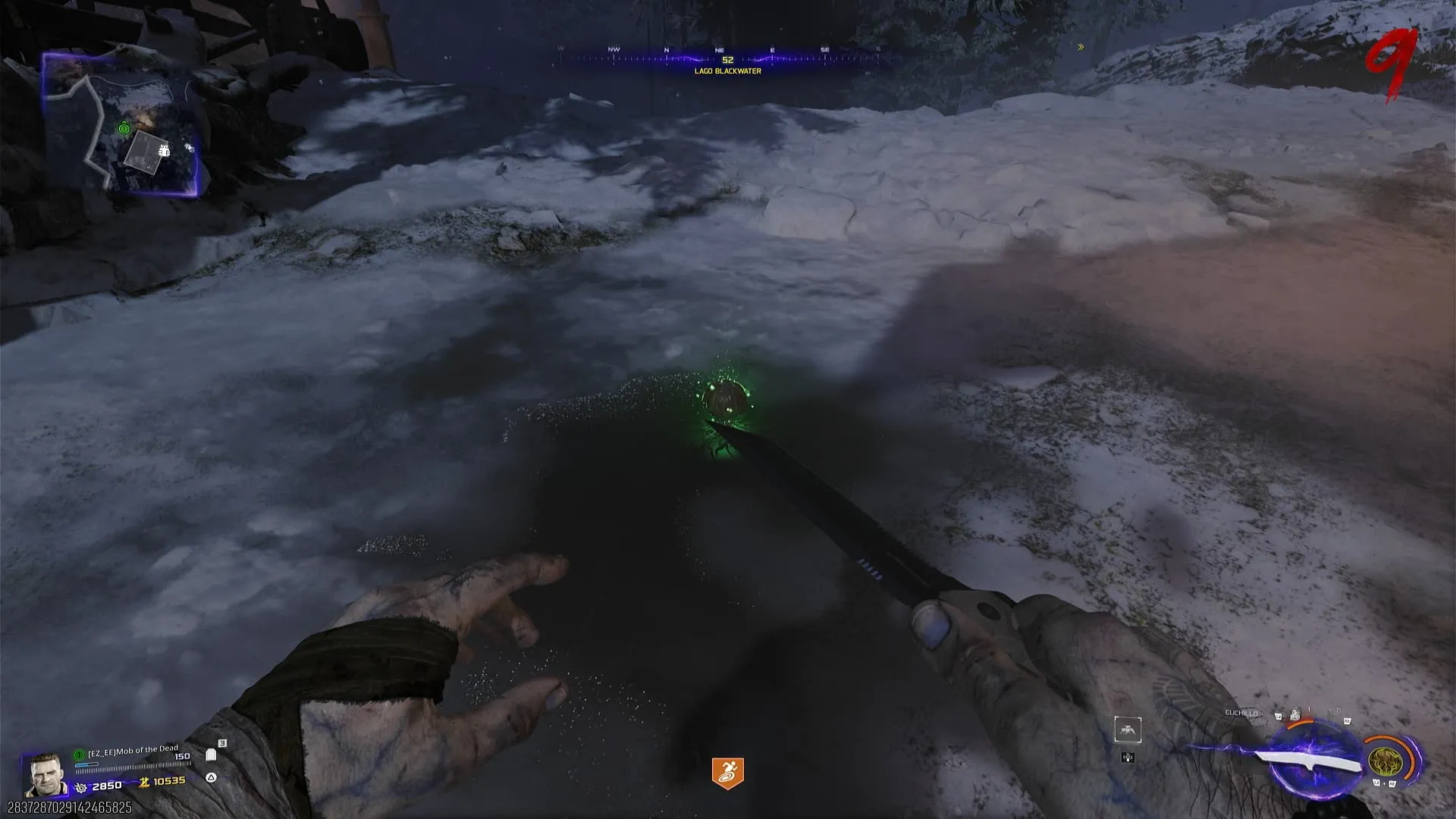Select the framed spider creature equipment slot
The height and width of the screenshot is (819, 1456).
point(1128,730)
